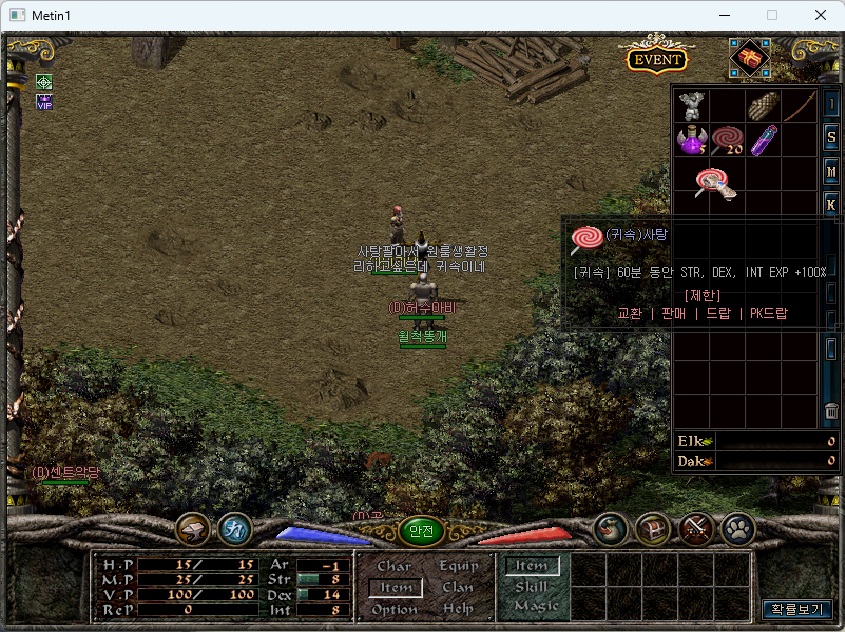The image size is (845, 632).
Task: Open the Equip menu
Action: 459,566
